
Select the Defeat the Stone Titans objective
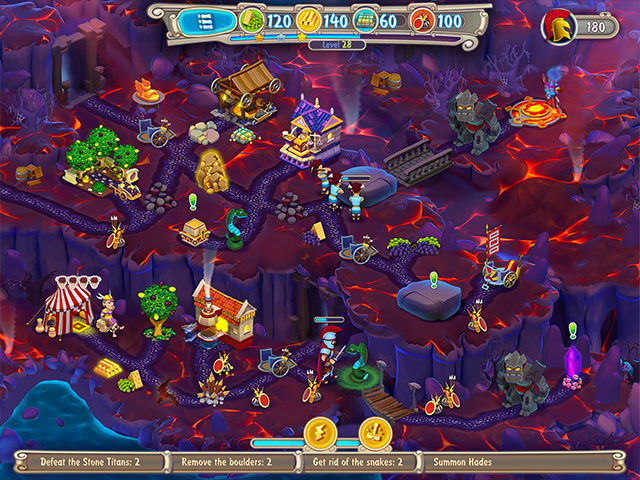pyautogui.click(x=94, y=463)
